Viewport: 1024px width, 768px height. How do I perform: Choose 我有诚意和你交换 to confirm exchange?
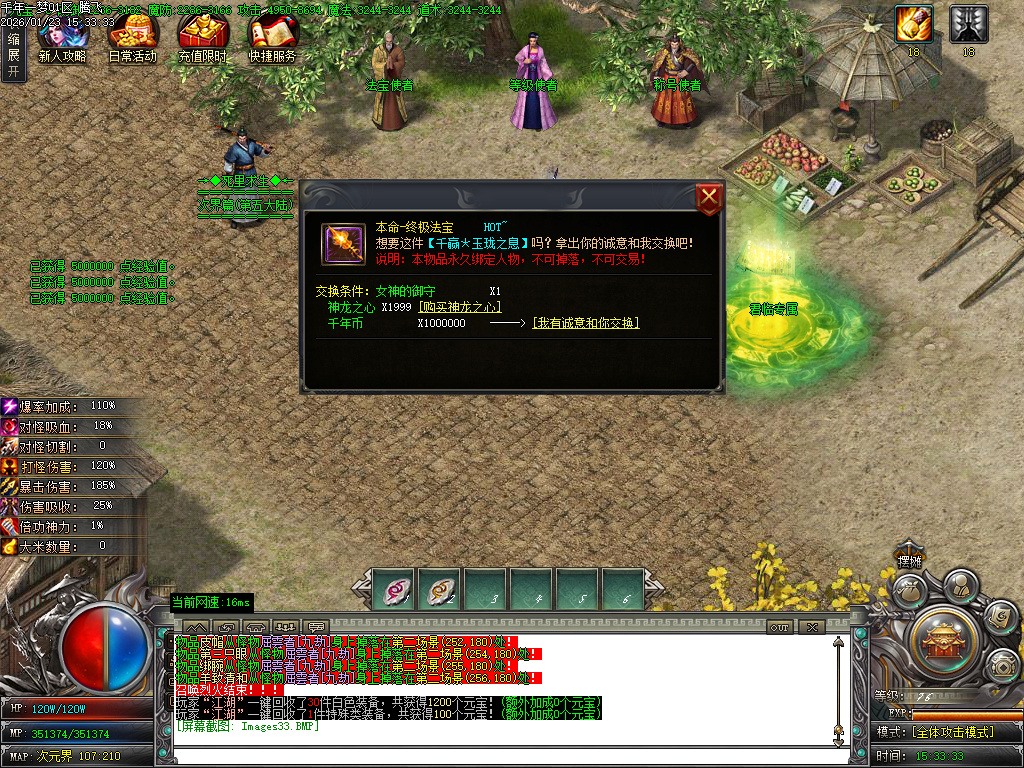coord(585,323)
